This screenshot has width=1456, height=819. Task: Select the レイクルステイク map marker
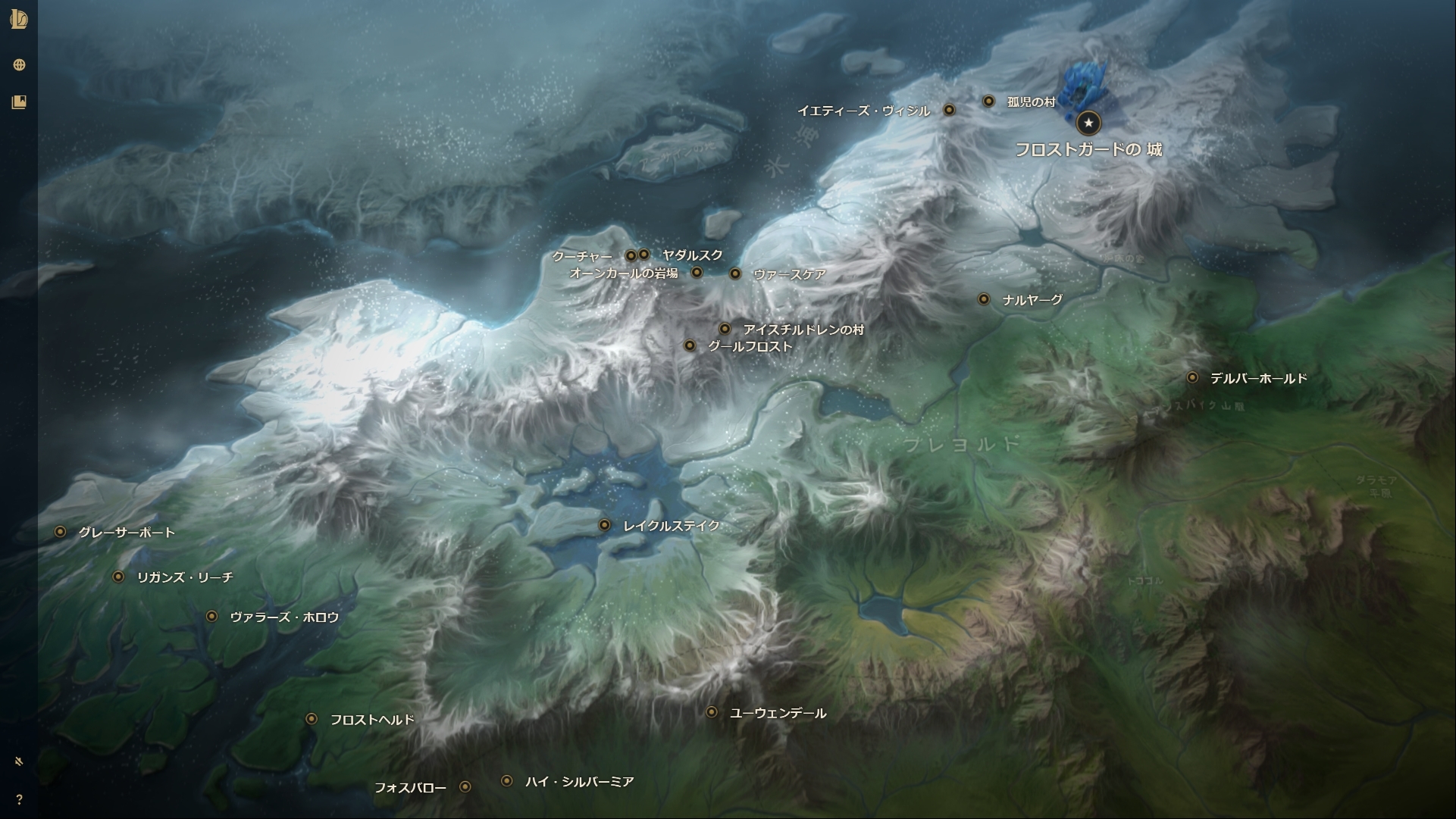(604, 525)
